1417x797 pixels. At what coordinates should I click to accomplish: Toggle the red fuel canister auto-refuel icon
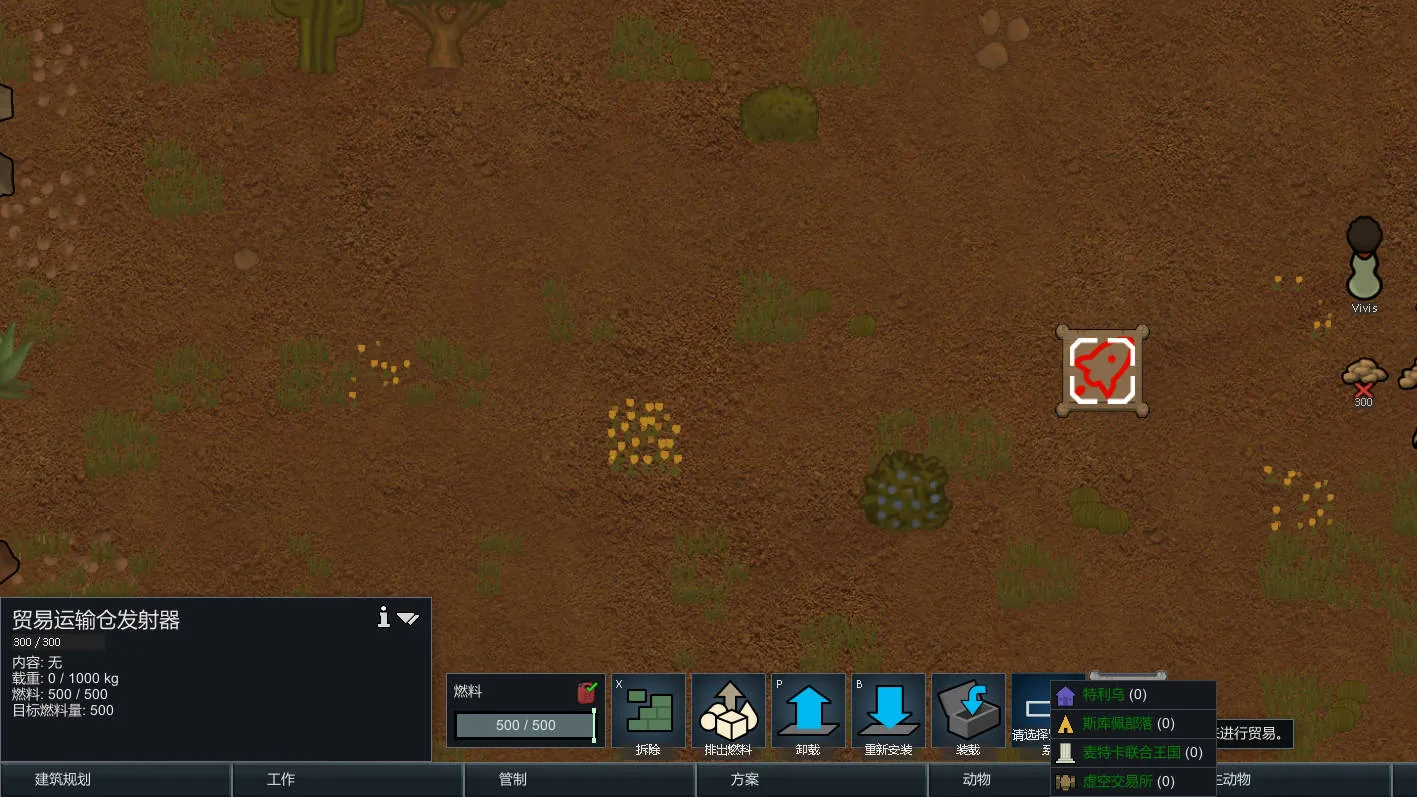pos(587,692)
